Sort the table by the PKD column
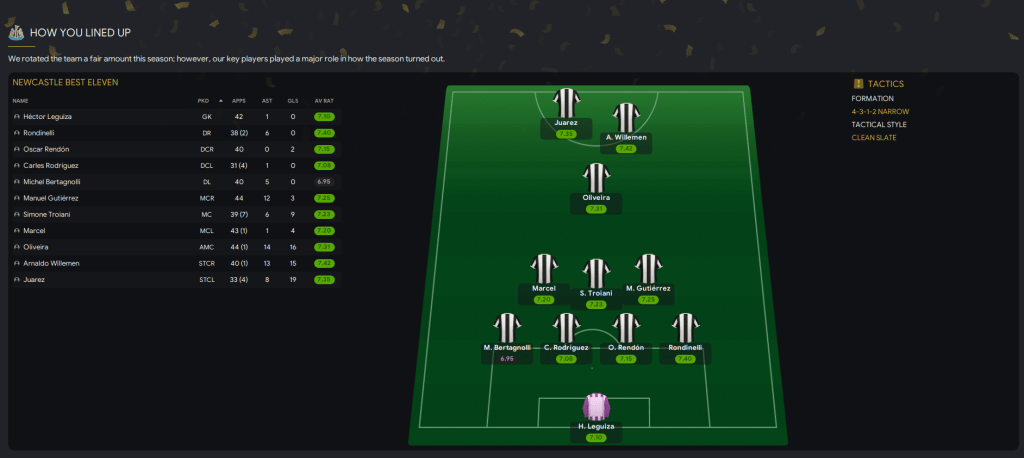Viewport: 1024px width, 458px height. point(203,101)
